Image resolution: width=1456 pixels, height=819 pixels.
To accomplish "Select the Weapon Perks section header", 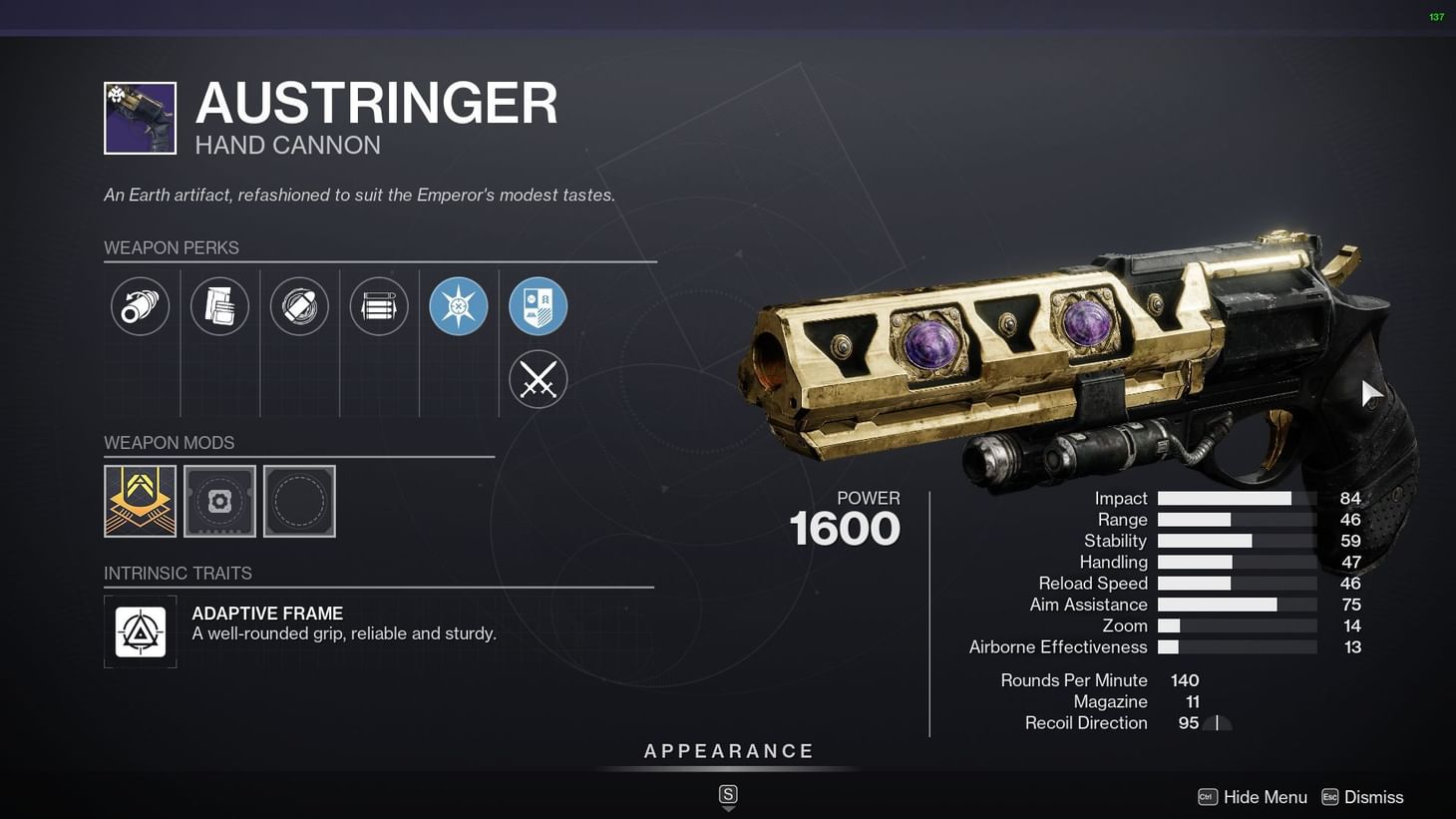I will click(172, 247).
